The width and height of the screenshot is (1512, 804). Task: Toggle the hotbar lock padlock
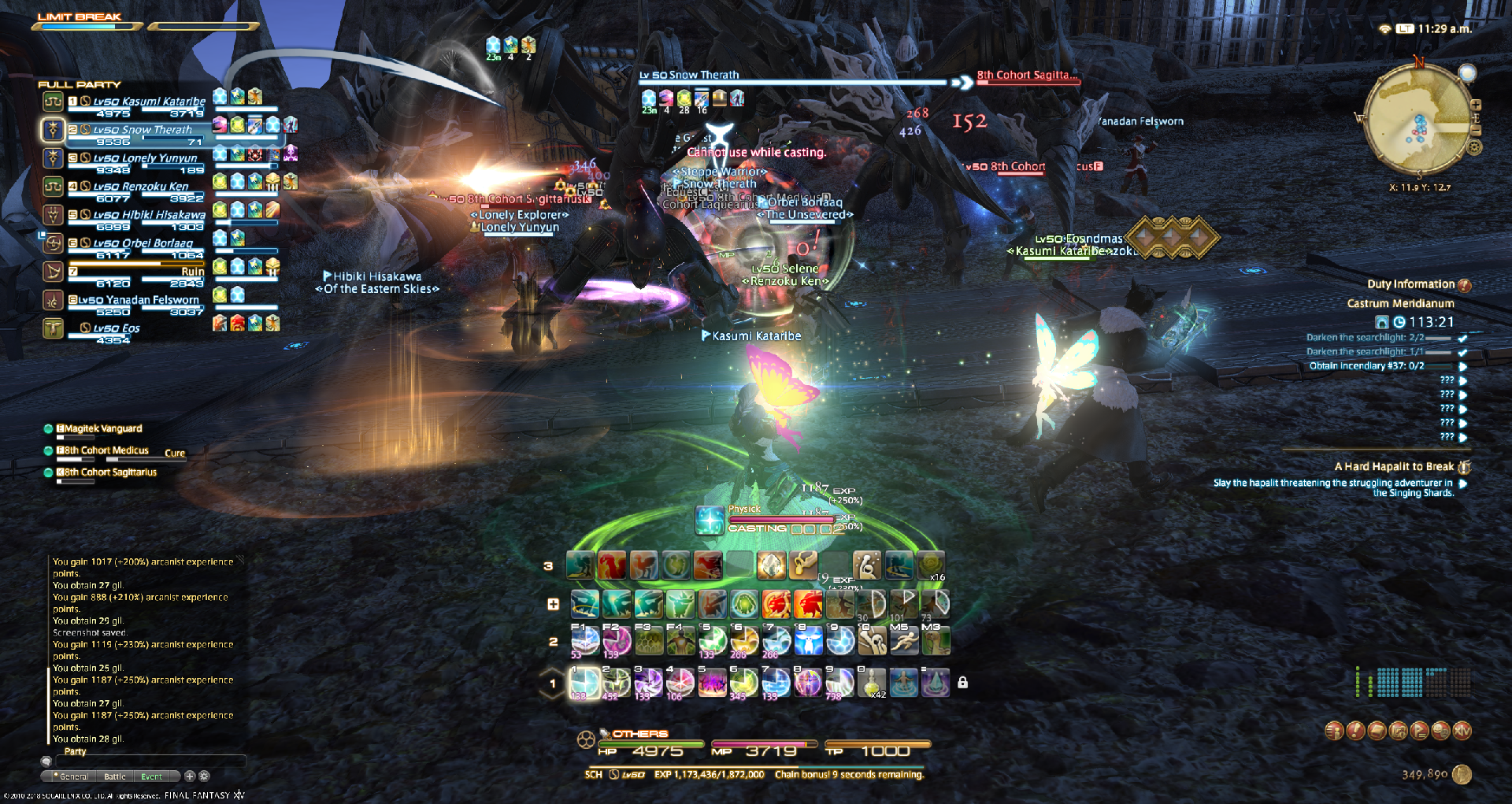point(962,683)
